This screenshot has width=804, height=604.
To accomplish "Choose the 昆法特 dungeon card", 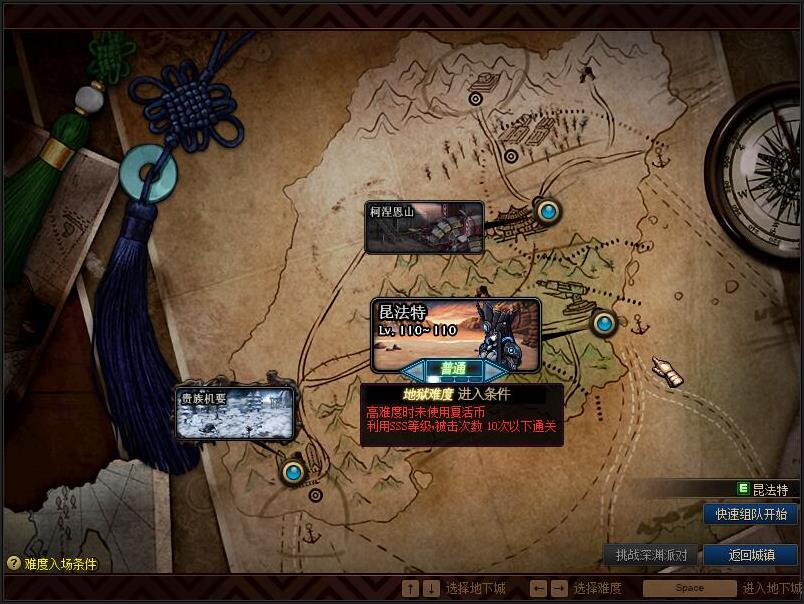I will click(x=455, y=328).
